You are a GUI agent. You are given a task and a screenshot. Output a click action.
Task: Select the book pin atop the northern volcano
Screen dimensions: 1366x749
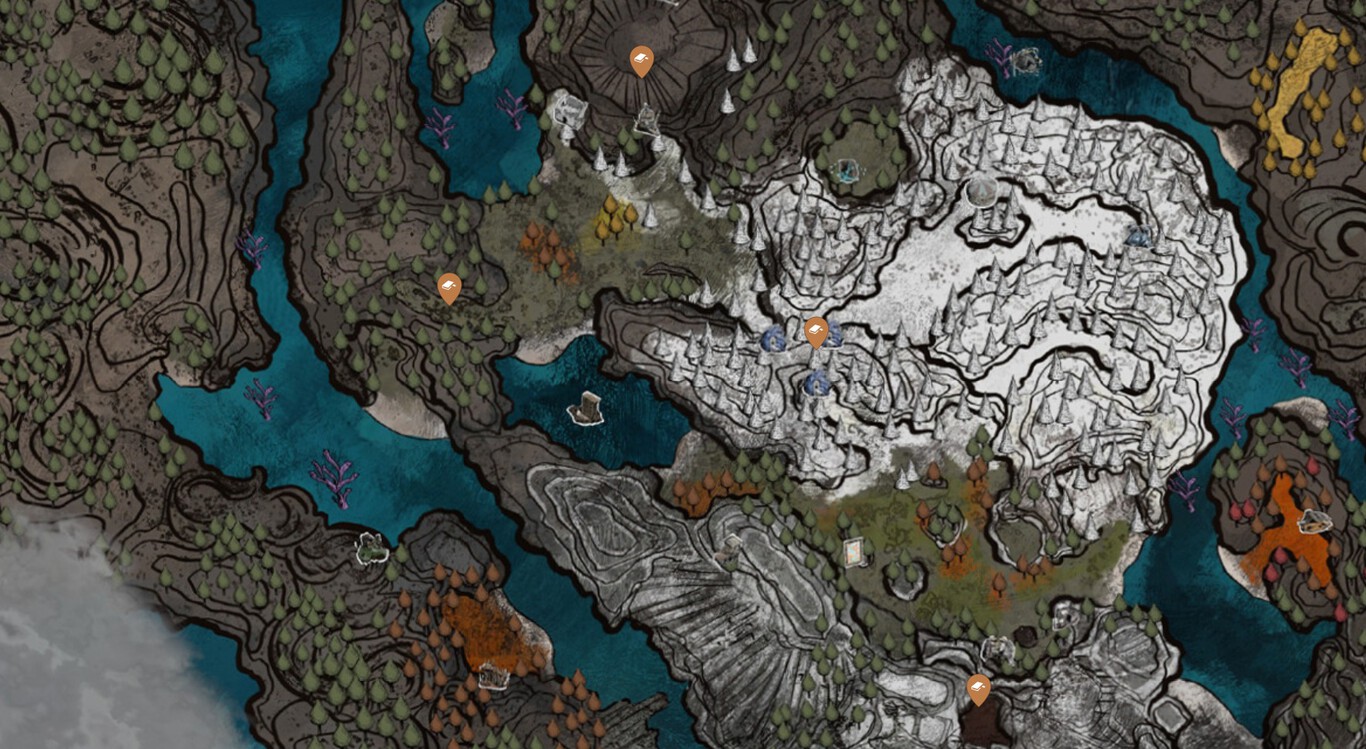pos(640,60)
